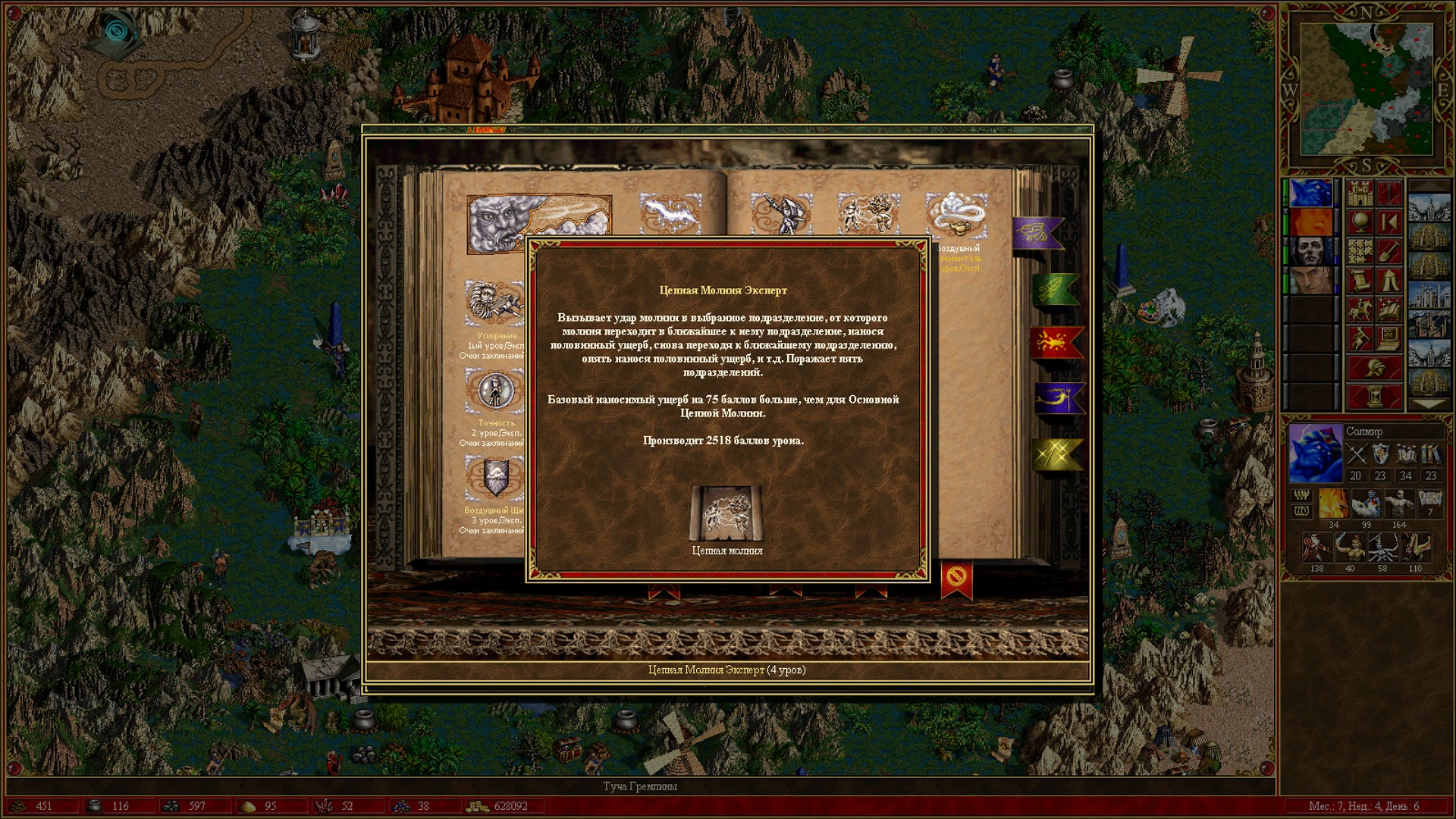1456x819 pixels.
Task: Click the world minimap
Action: tap(1366, 89)
